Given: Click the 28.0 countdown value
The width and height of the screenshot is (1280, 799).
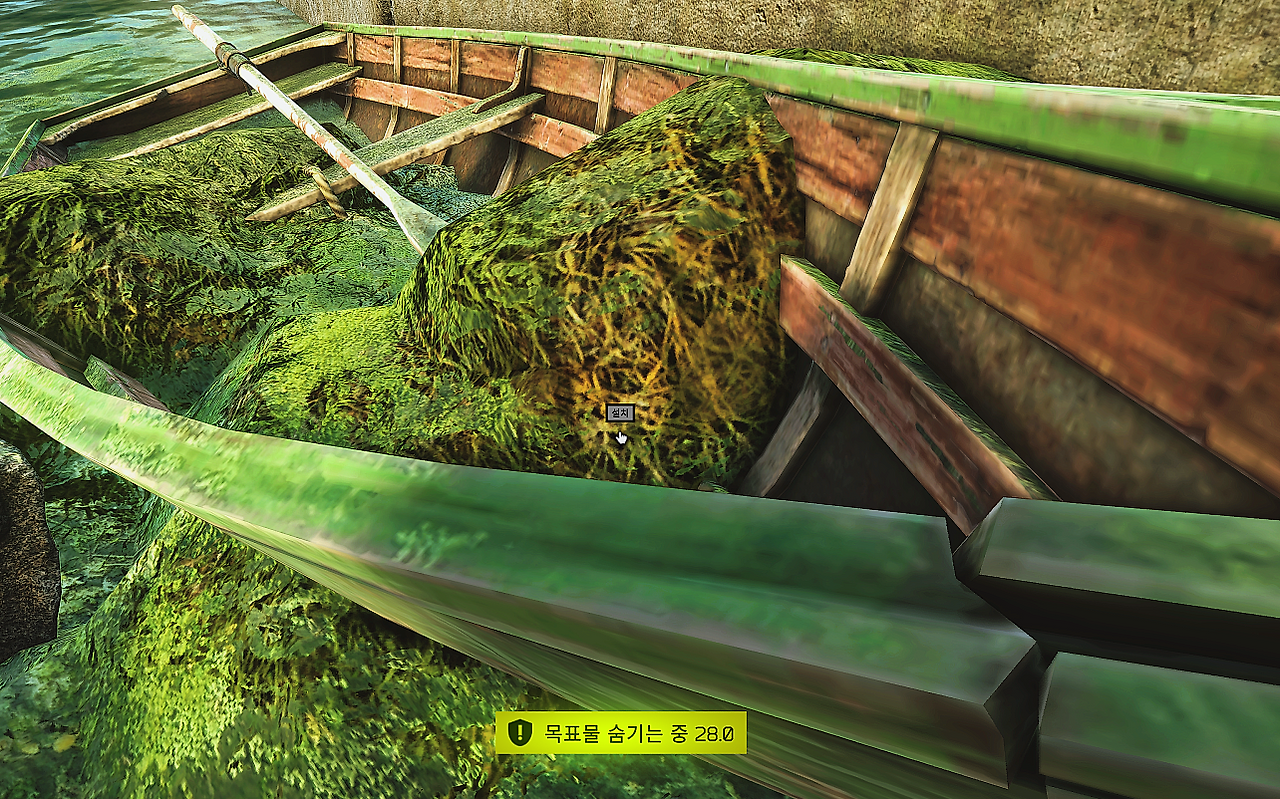Looking at the screenshot, I should click(714, 733).
